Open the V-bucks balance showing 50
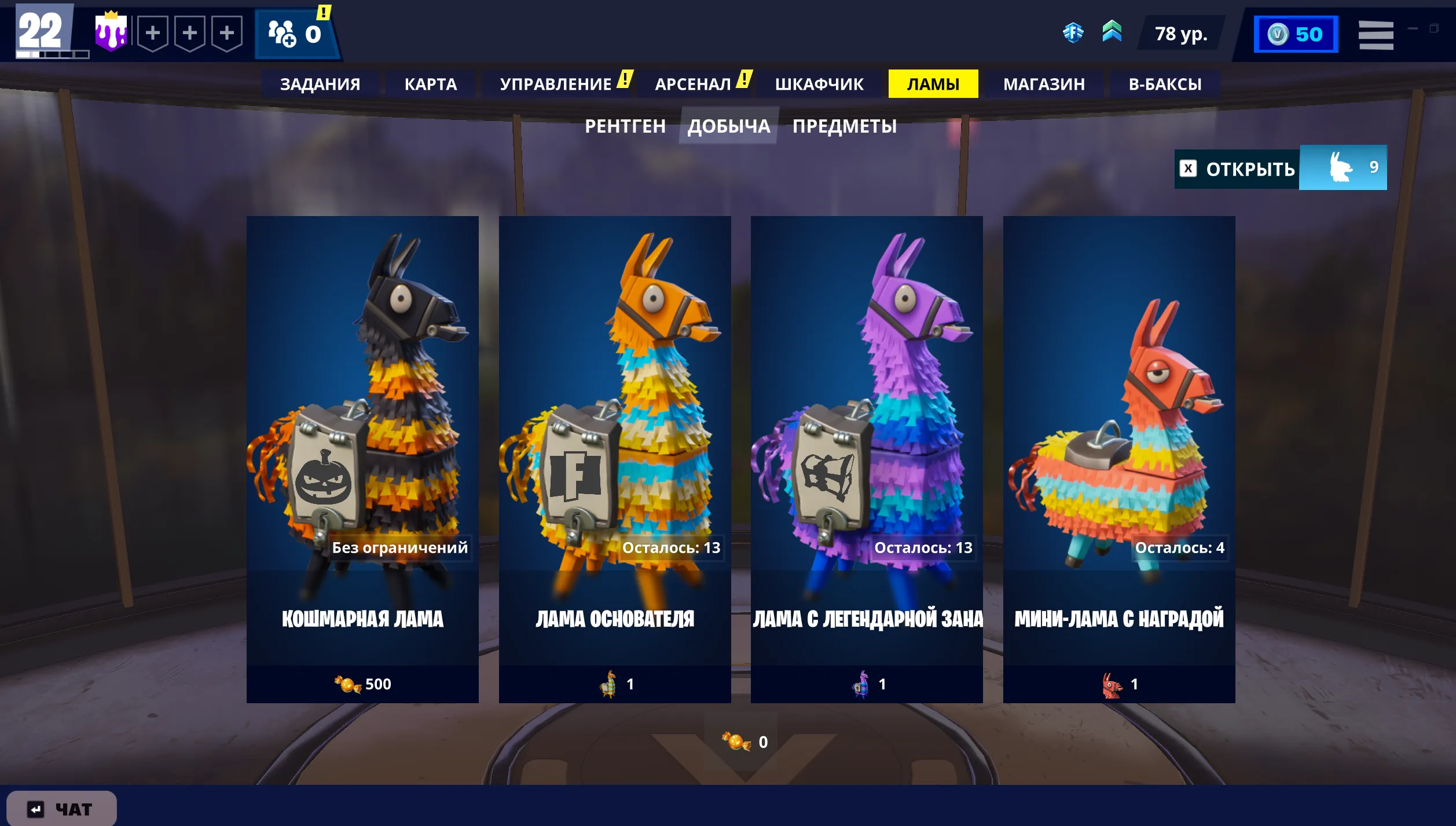The height and width of the screenshot is (826, 1456). 1295,34
